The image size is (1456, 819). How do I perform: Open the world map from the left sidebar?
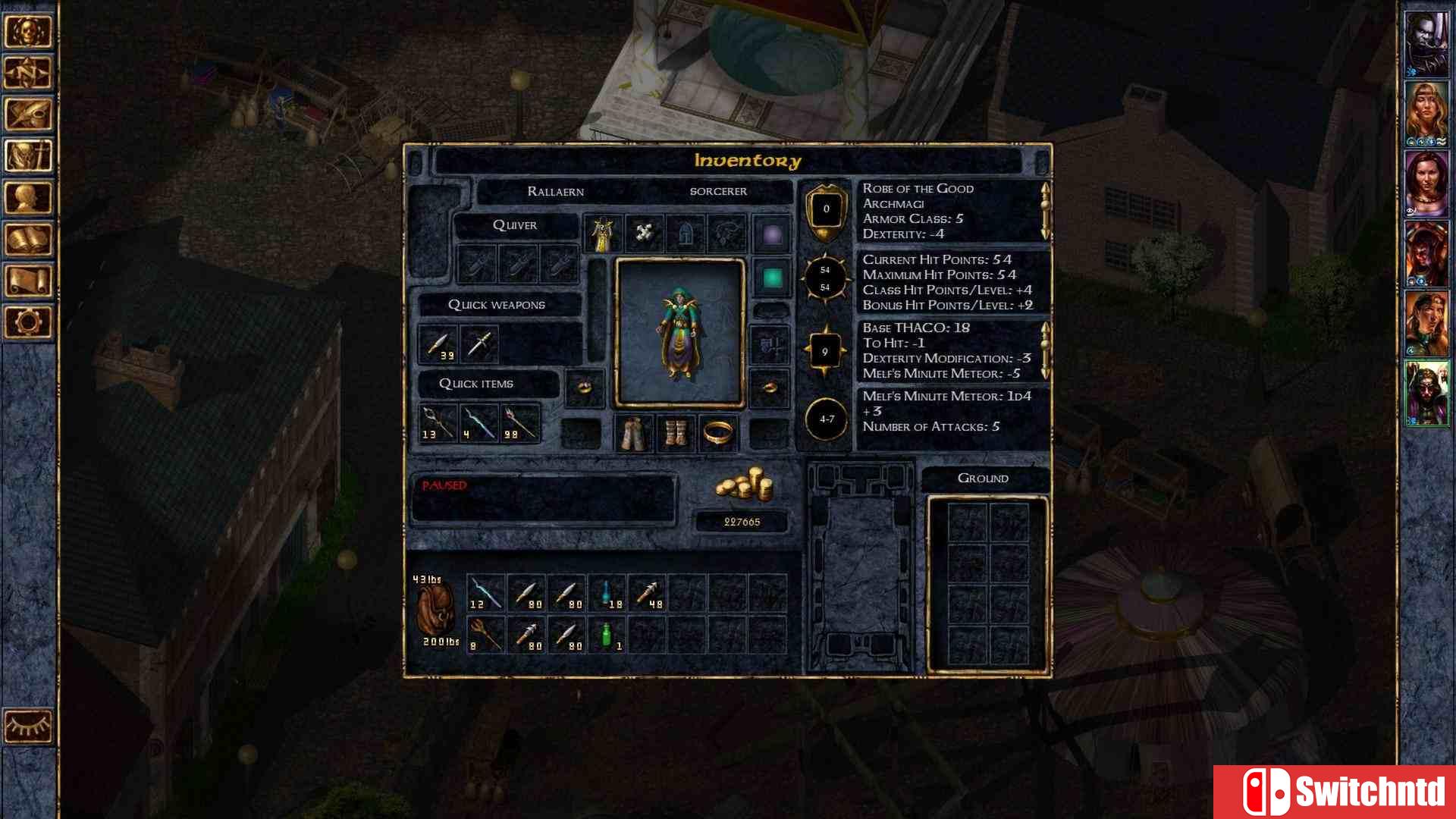29,73
